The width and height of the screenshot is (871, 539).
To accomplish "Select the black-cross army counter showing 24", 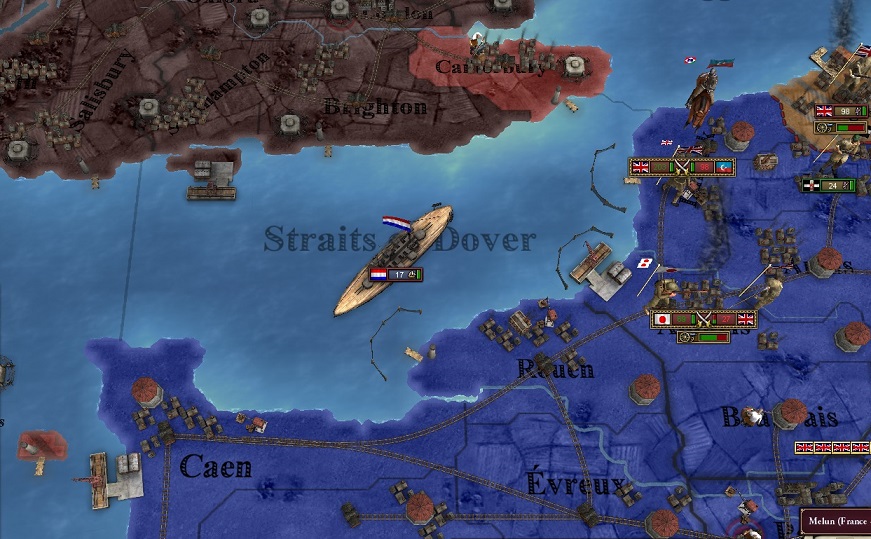I will (829, 185).
